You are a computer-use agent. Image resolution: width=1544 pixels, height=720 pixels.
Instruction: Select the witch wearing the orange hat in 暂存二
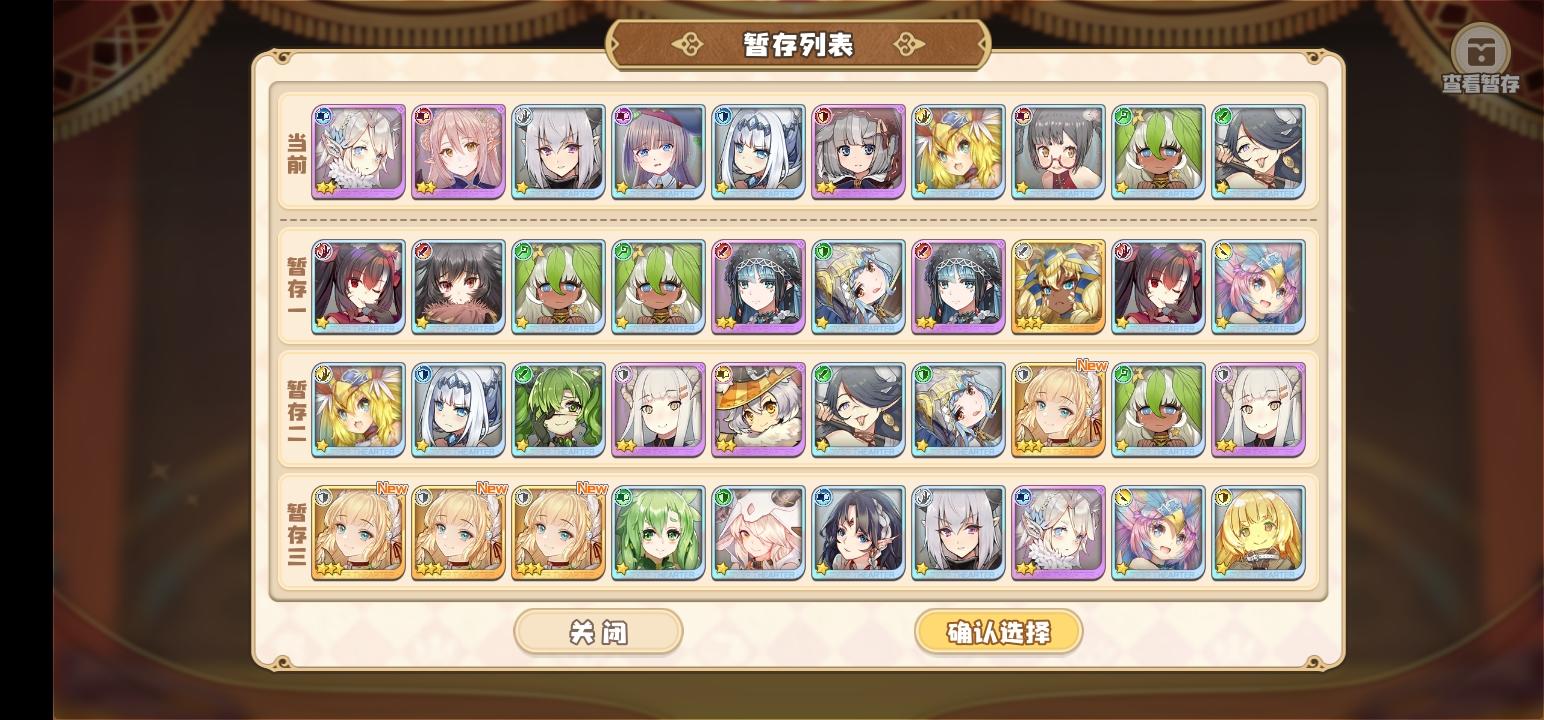757,409
